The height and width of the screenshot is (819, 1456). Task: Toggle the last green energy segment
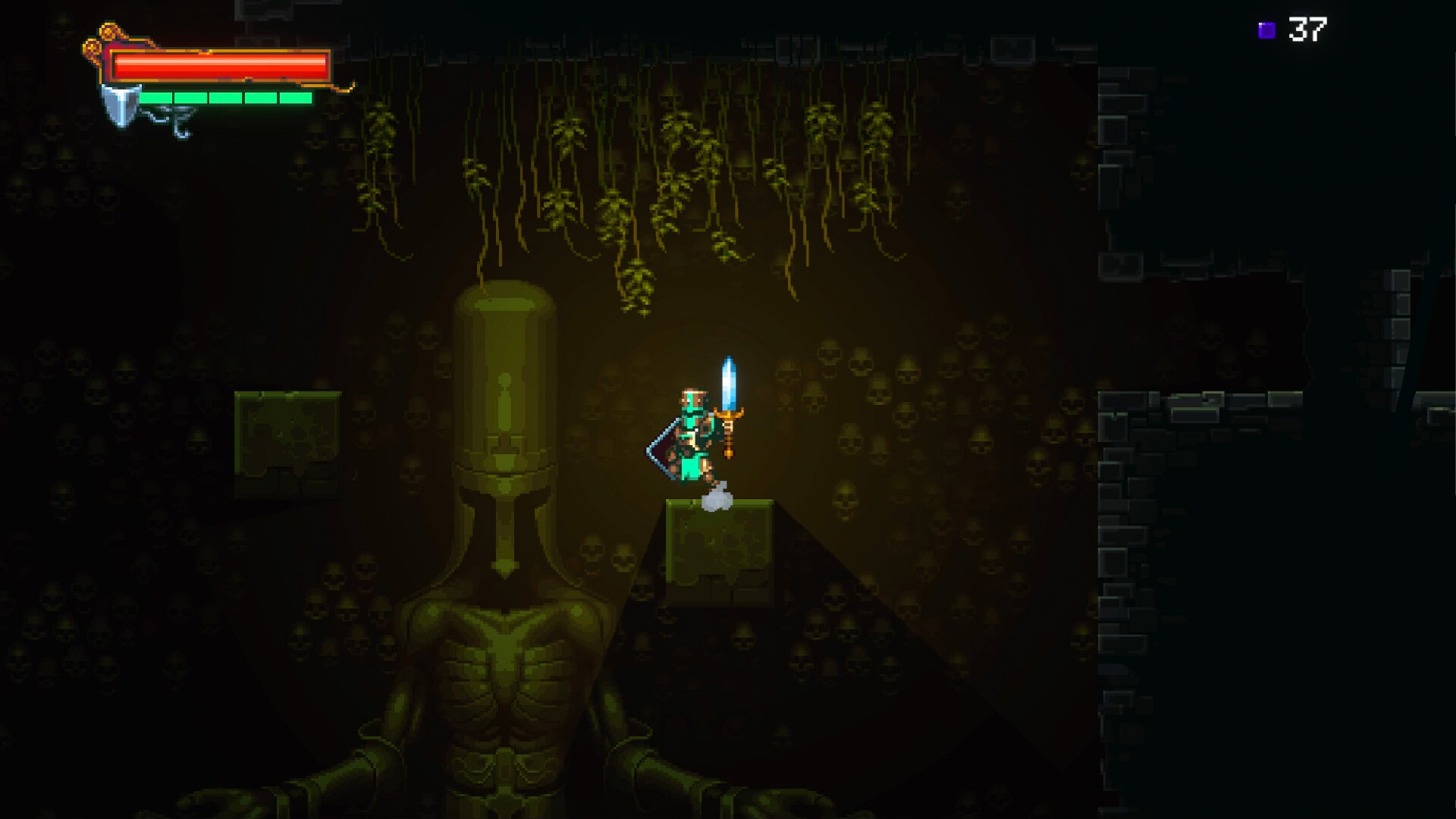(297, 97)
